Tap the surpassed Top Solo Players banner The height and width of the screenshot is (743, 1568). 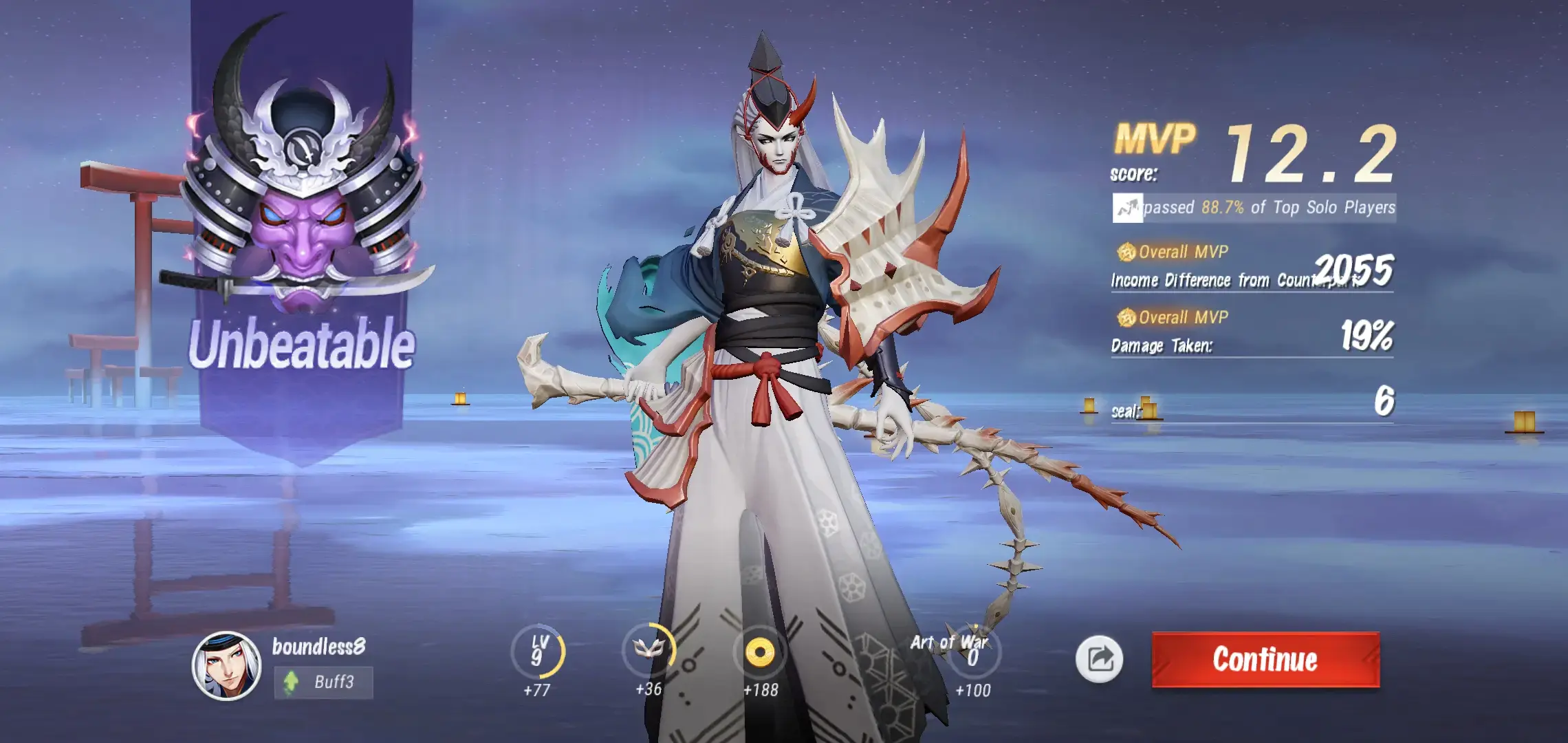point(1254,208)
